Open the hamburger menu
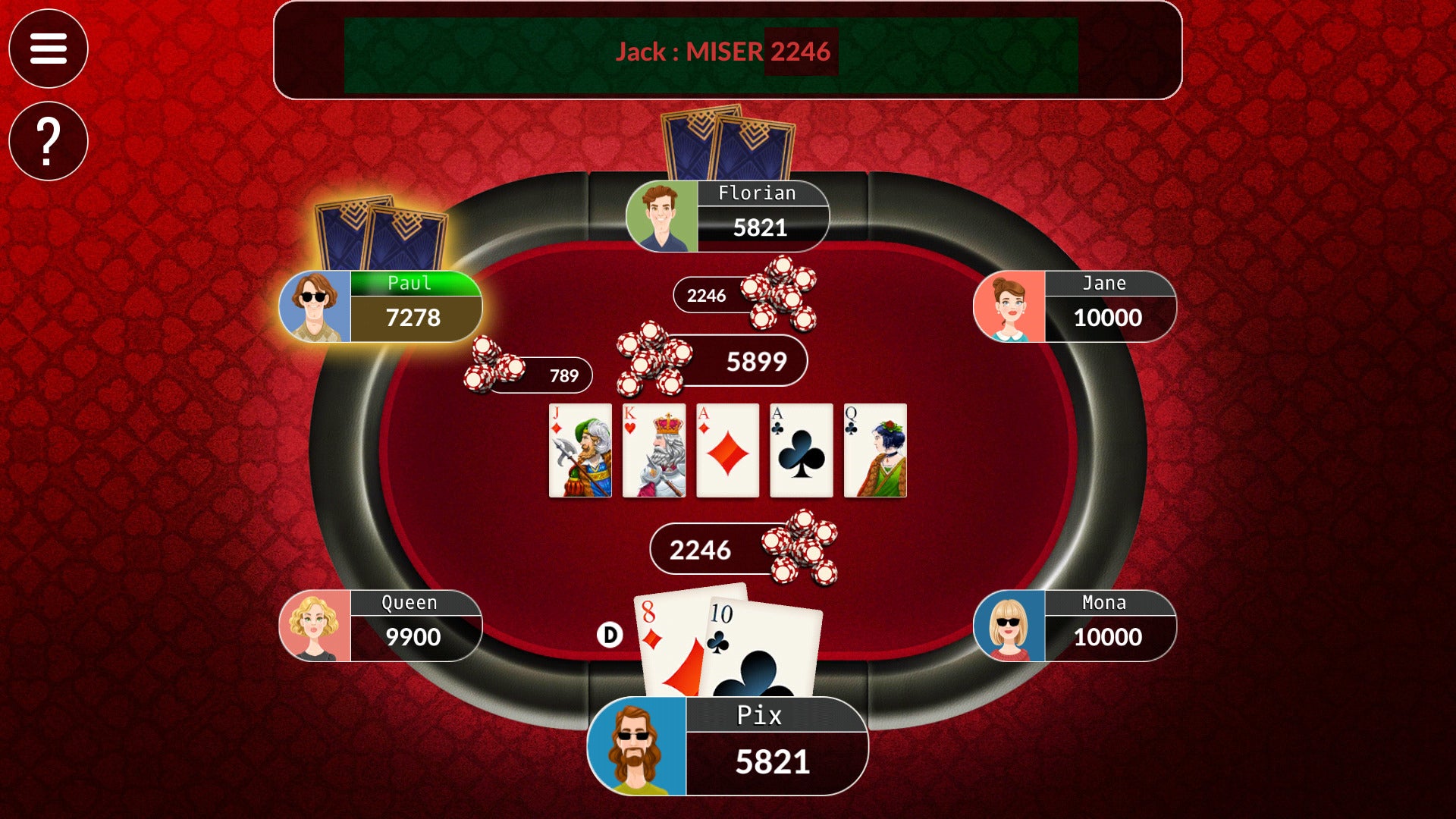The width and height of the screenshot is (1456, 819). tap(48, 49)
